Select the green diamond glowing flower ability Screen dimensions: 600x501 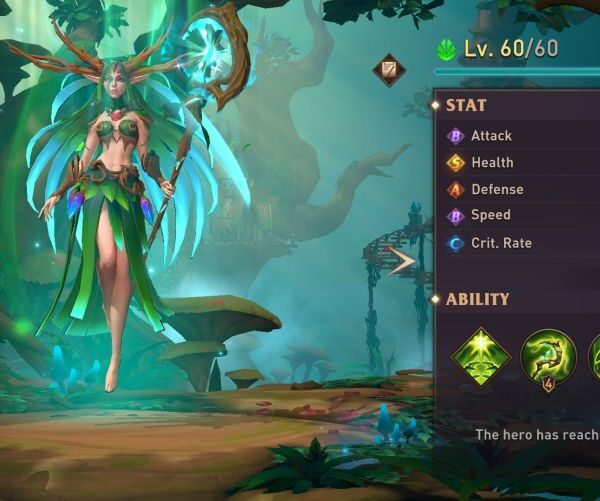pyautogui.click(x=481, y=357)
